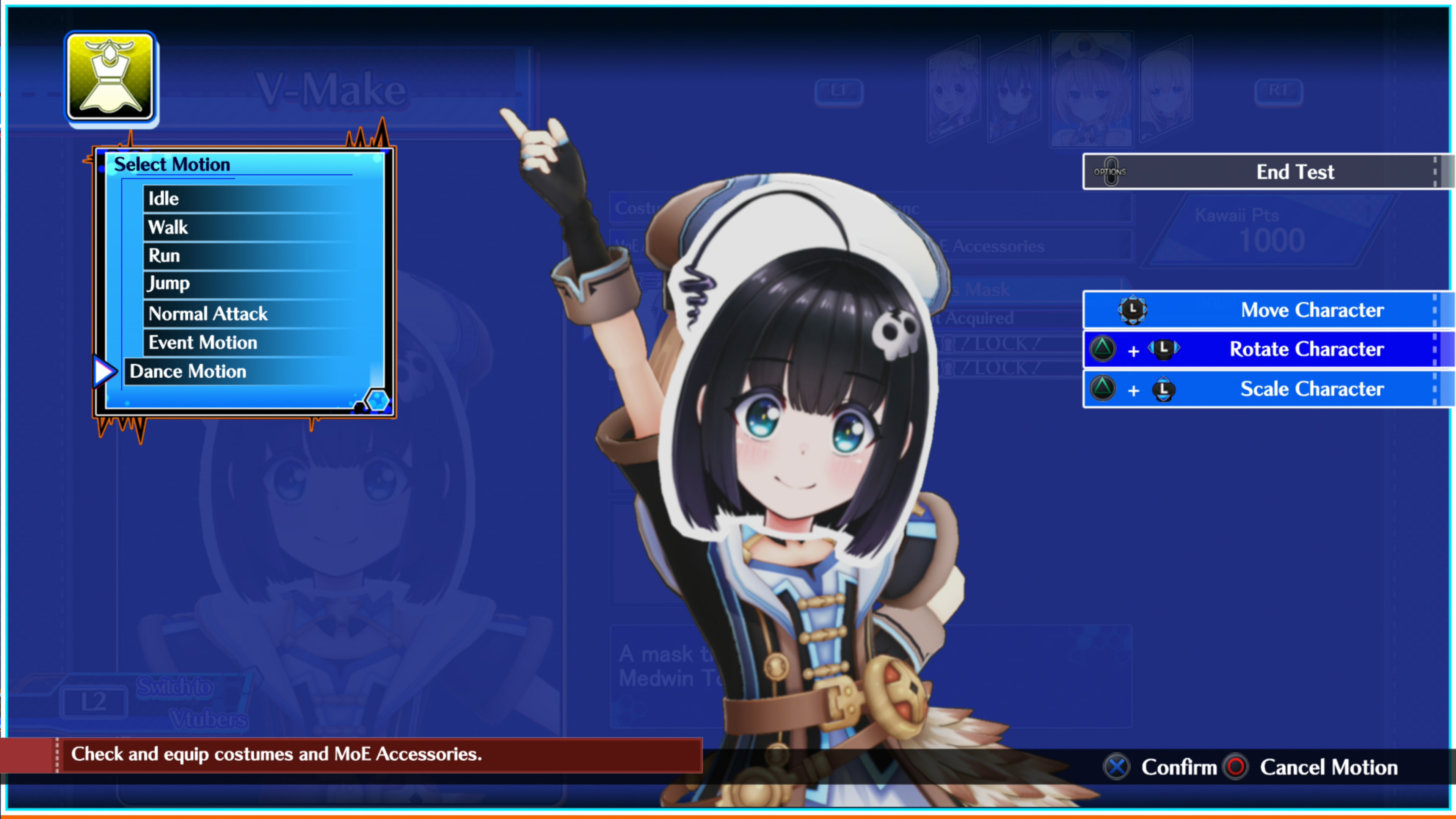Click the Triangle button icon next to Rotate Character
Screen dimensions: 1456x819
pos(1102,349)
